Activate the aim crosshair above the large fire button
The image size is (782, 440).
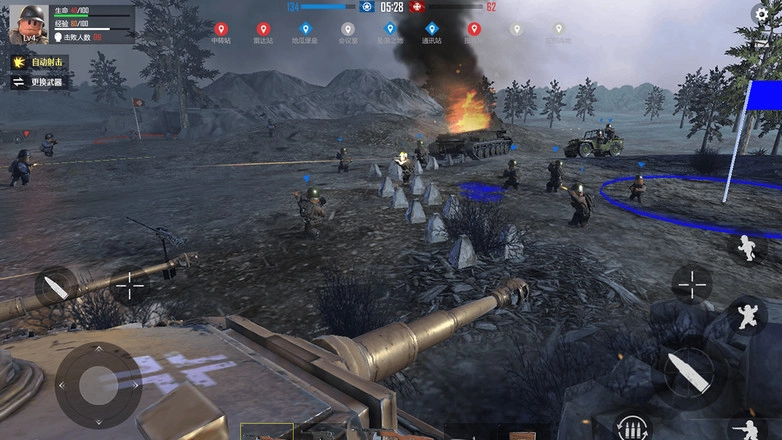coord(691,284)
